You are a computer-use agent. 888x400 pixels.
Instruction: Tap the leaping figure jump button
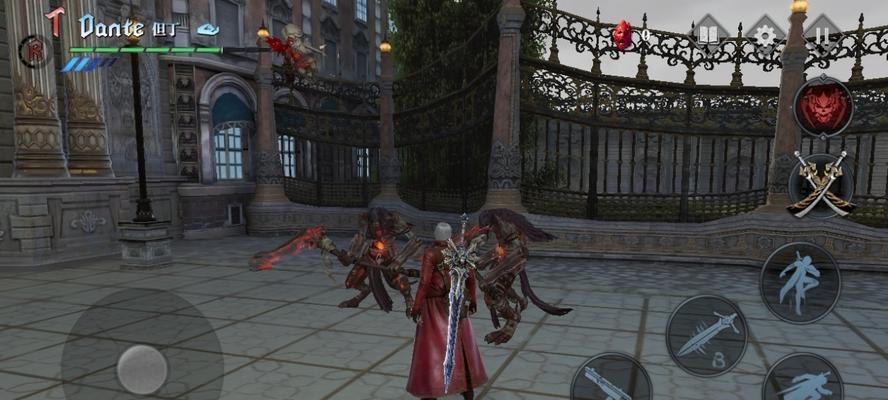point(799,282)
